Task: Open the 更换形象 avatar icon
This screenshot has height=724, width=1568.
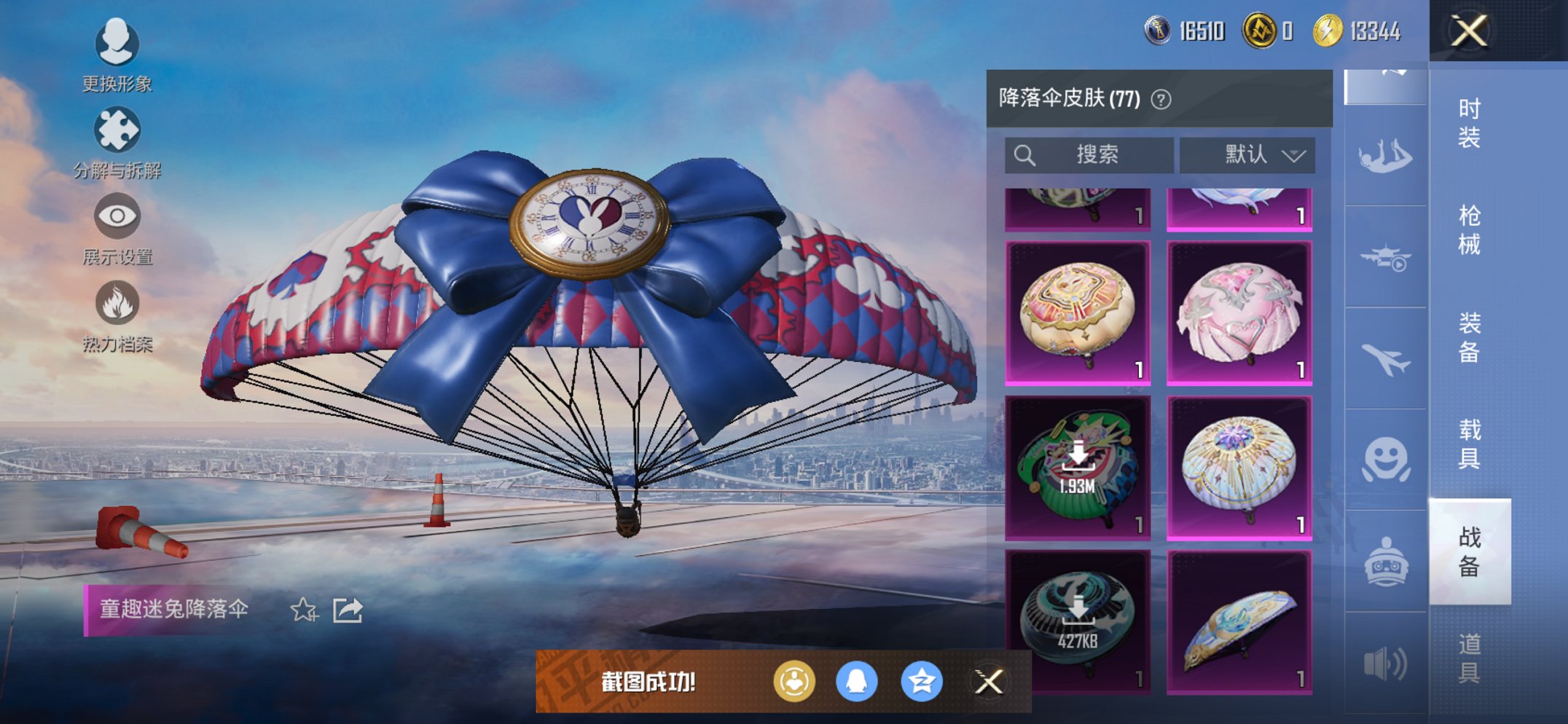Action: point(117,44)
